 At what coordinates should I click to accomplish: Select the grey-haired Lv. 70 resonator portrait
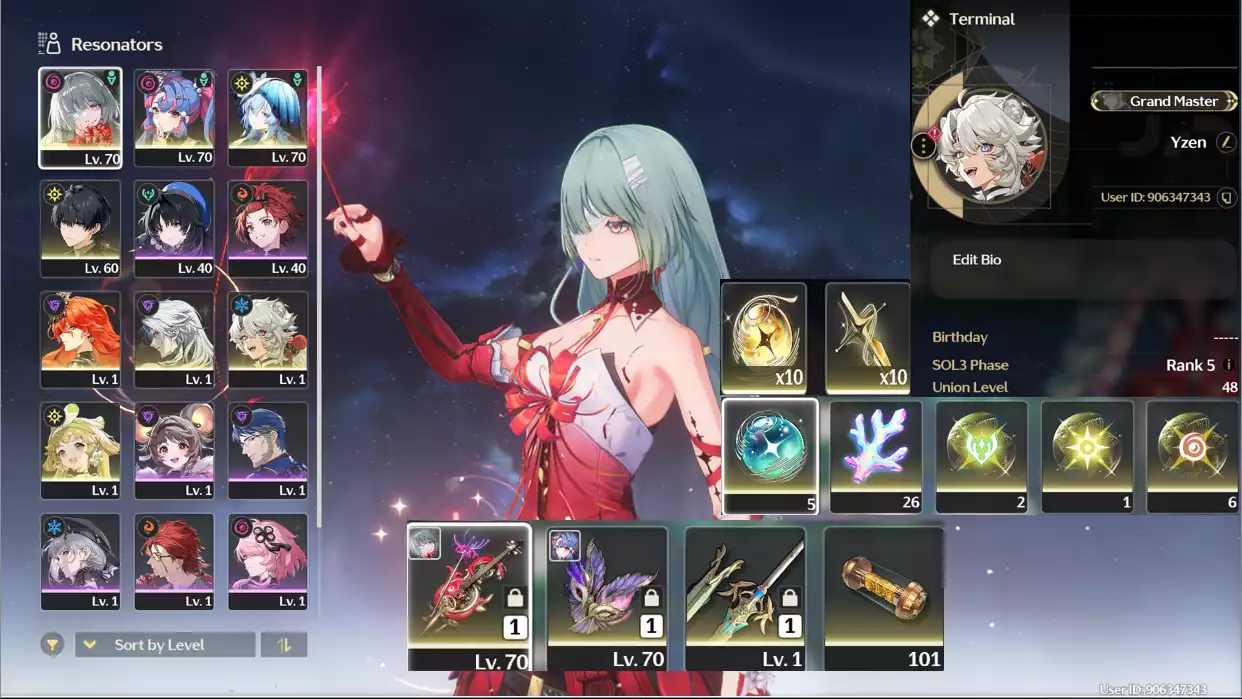[x=80, y=117]
